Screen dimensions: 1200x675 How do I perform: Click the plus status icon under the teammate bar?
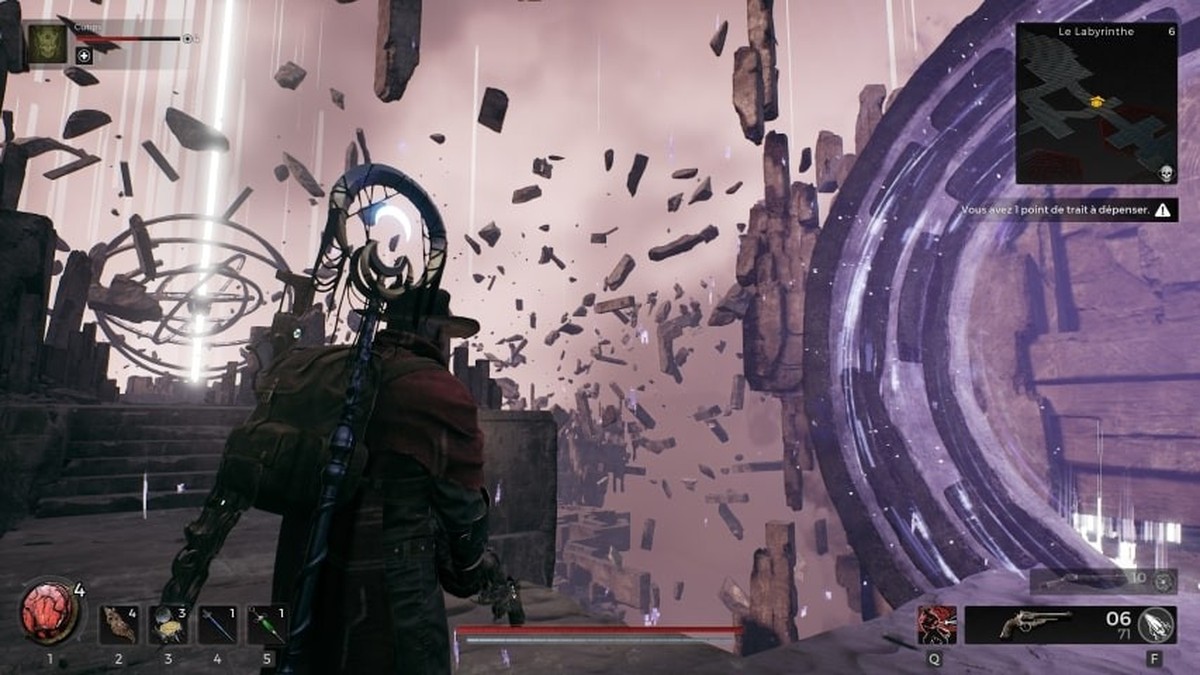84,56
